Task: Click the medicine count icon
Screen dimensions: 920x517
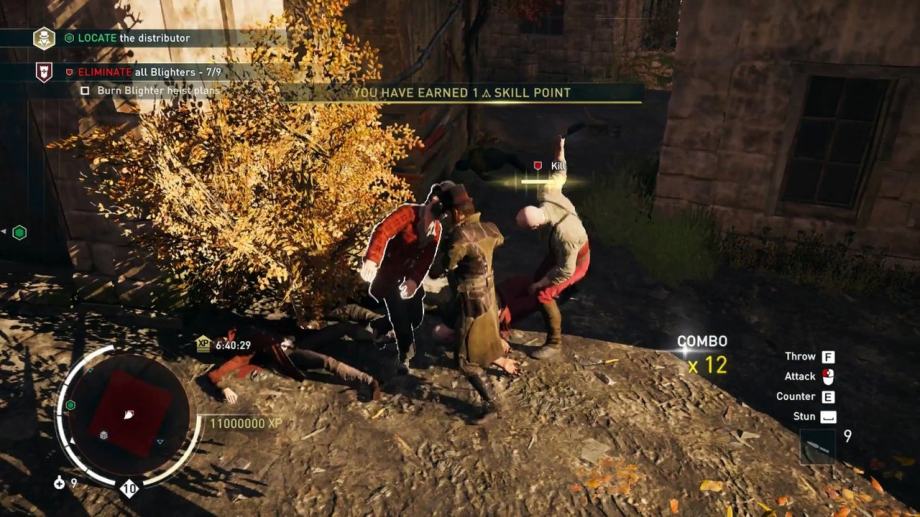Action: (60, 483)
